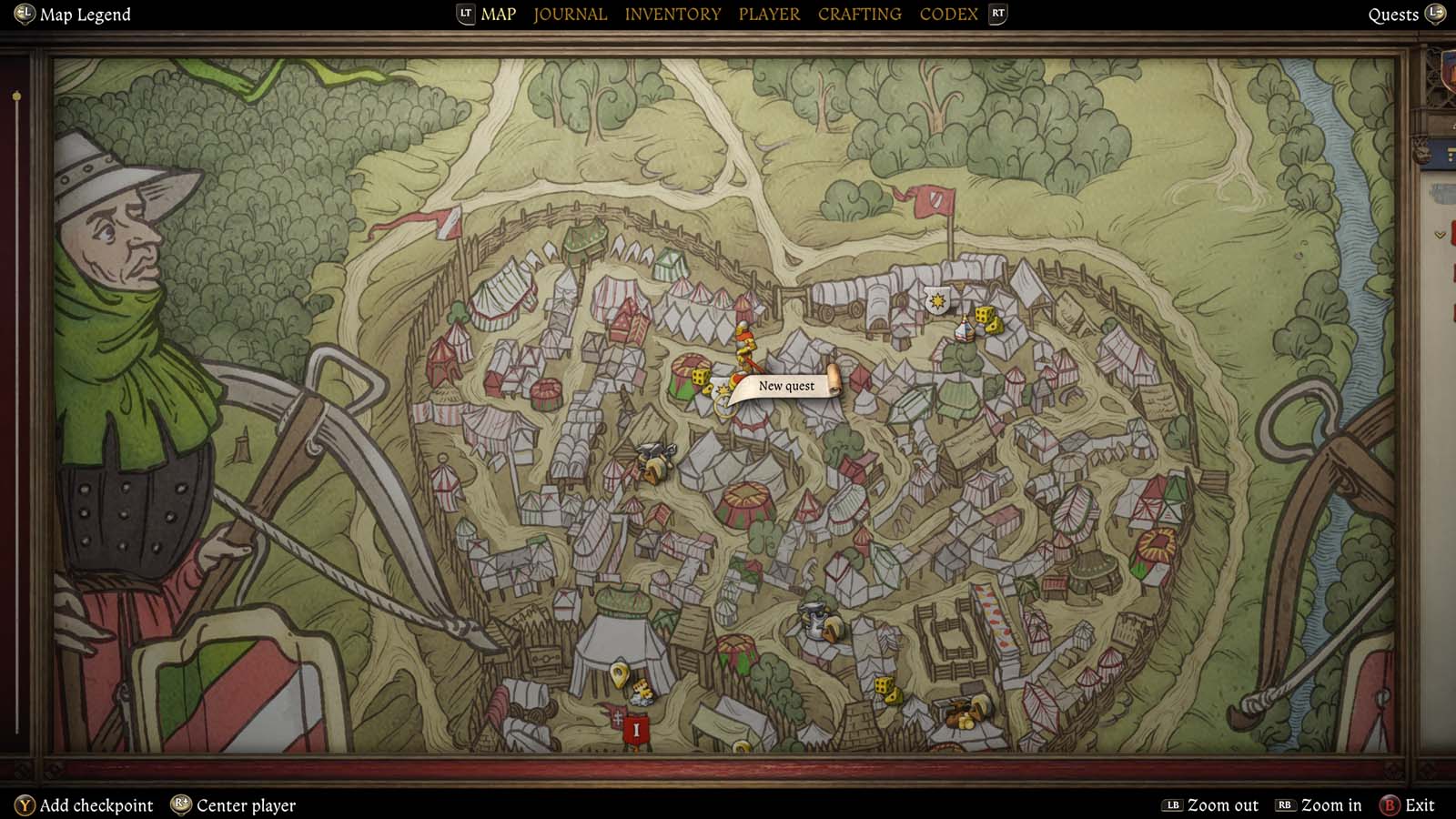Open the CODEX tab

tap(948, 14)
